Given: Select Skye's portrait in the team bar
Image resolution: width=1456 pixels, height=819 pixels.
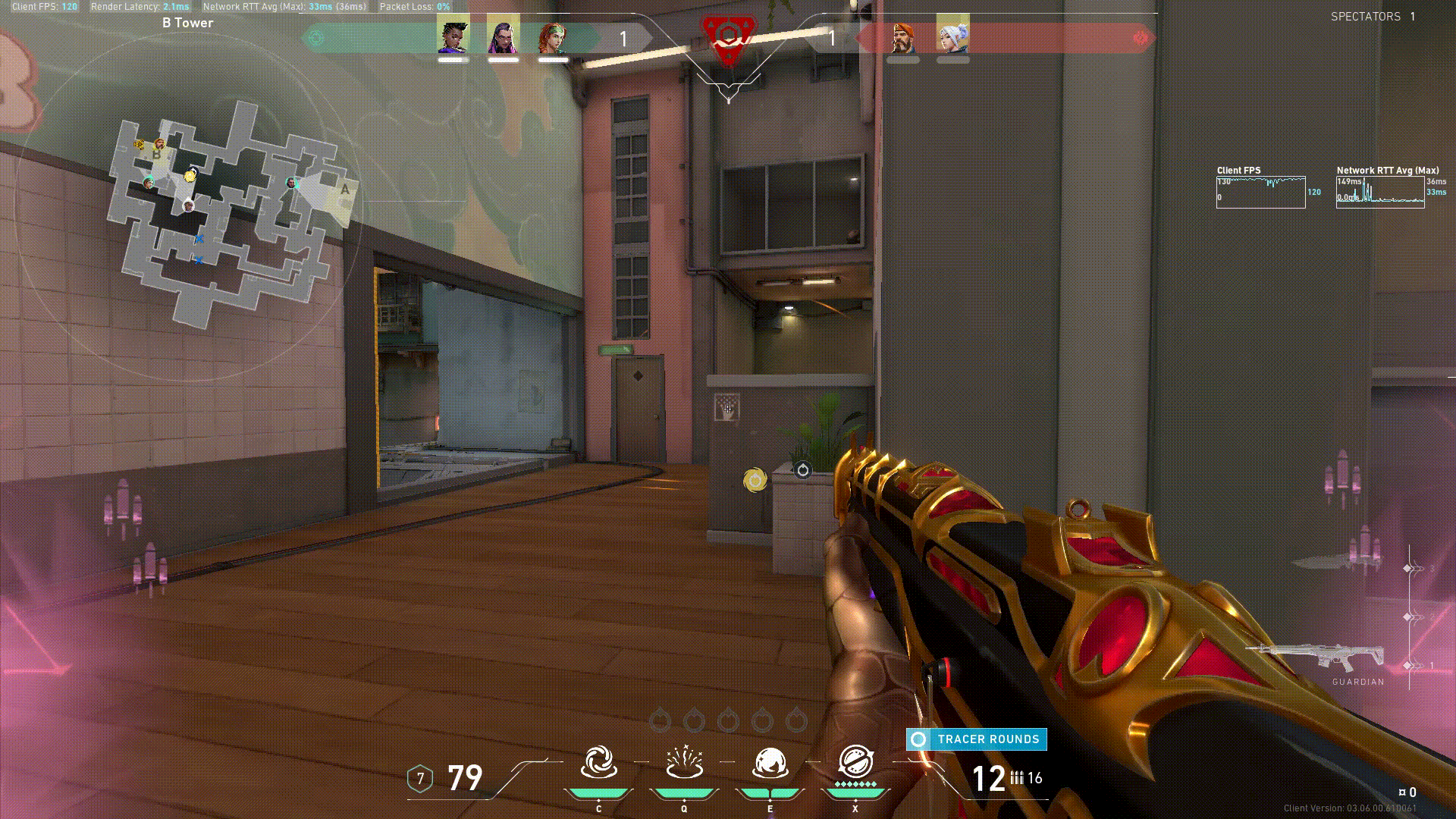Looking at the screenshot, I should tap(553, 36).
